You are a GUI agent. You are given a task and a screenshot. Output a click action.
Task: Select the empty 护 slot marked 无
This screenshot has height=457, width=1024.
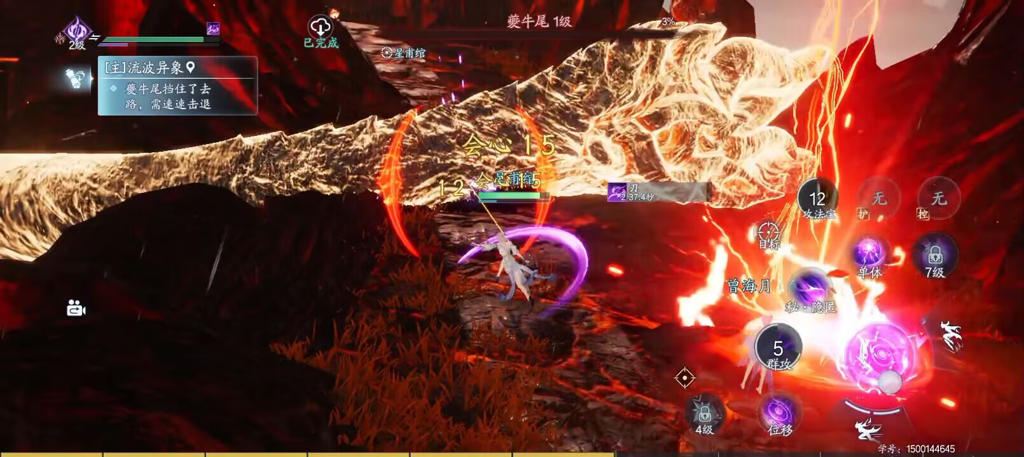coord(878,198)
